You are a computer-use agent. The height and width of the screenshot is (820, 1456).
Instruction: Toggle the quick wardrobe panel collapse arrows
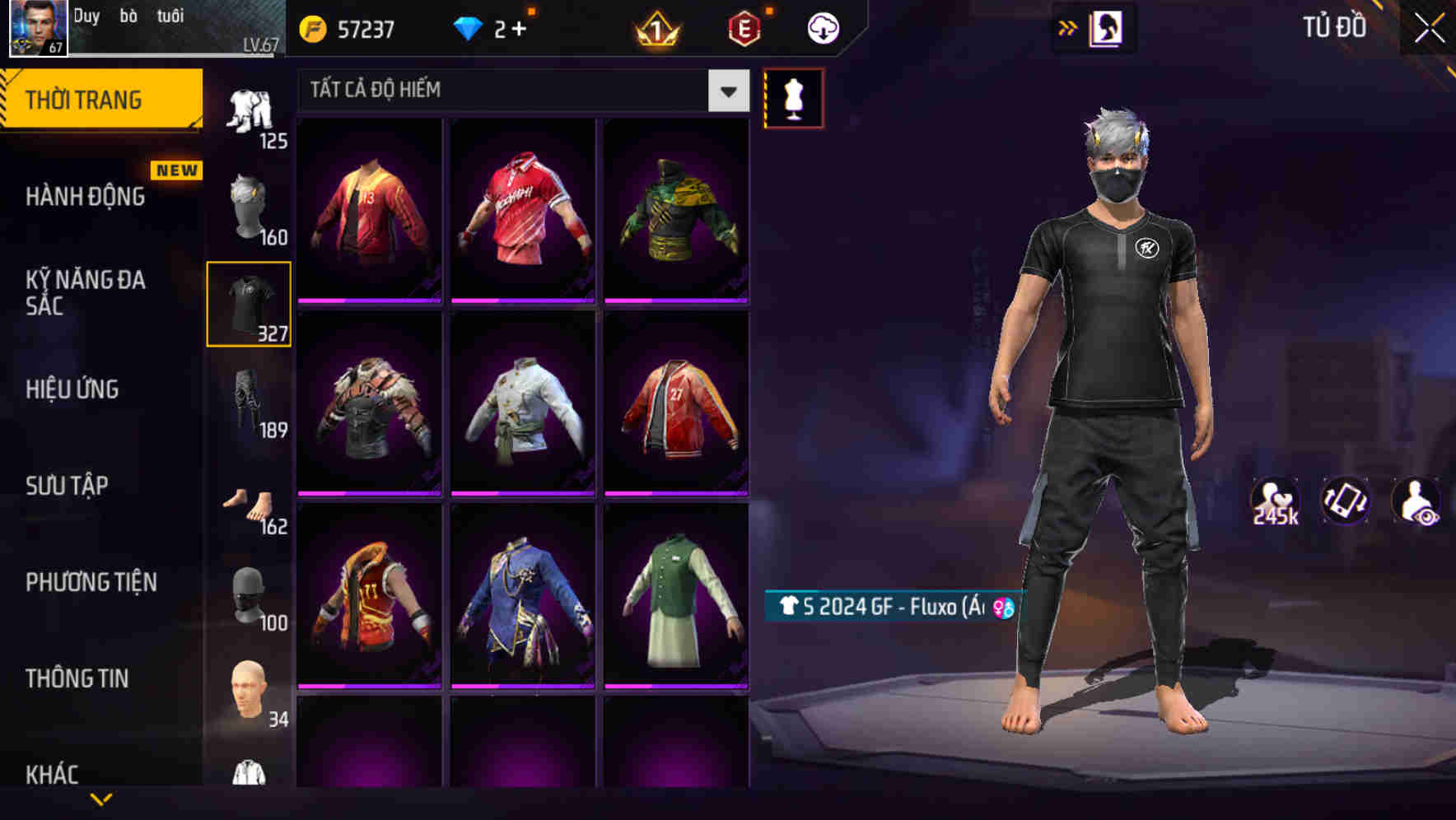pos(1068,26)
